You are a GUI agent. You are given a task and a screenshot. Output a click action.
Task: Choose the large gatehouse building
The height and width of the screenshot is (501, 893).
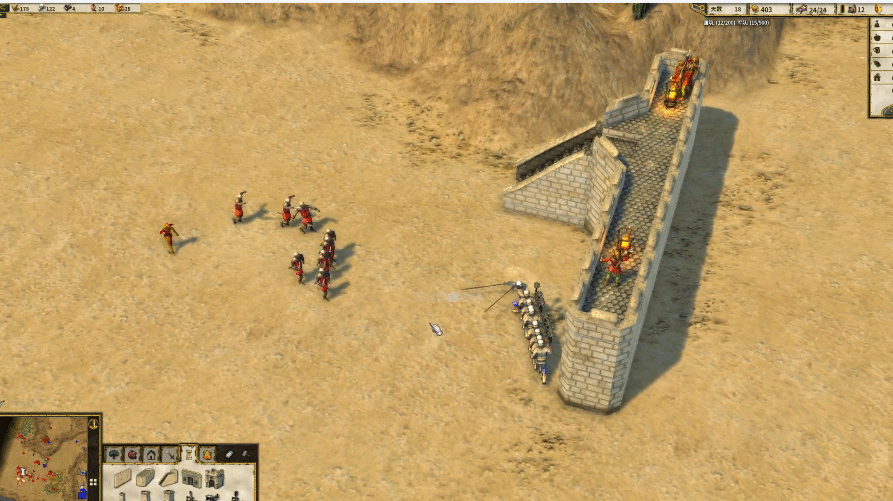point(215,478)
